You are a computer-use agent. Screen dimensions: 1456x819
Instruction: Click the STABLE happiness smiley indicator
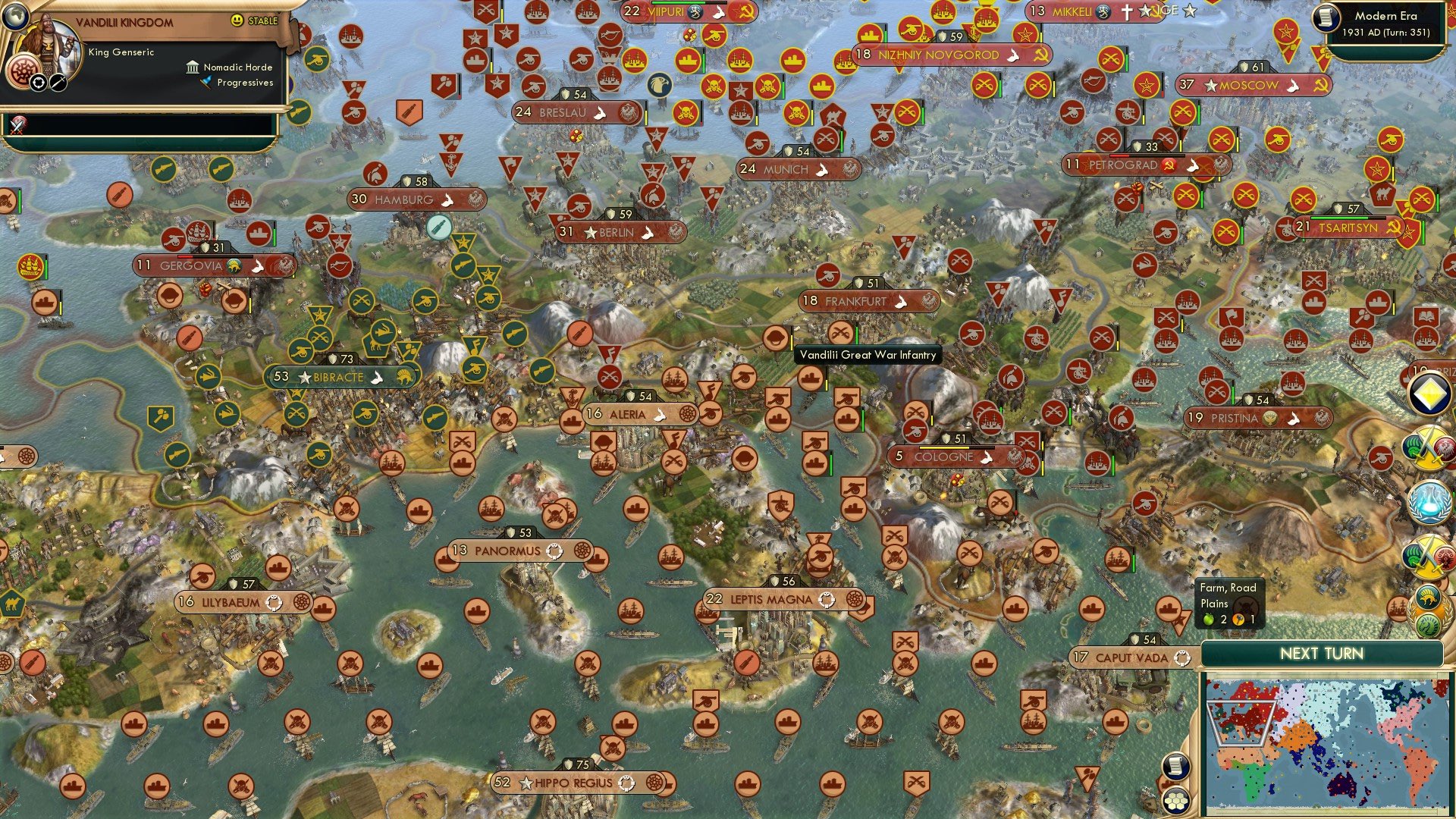click(x=237, y=20)
